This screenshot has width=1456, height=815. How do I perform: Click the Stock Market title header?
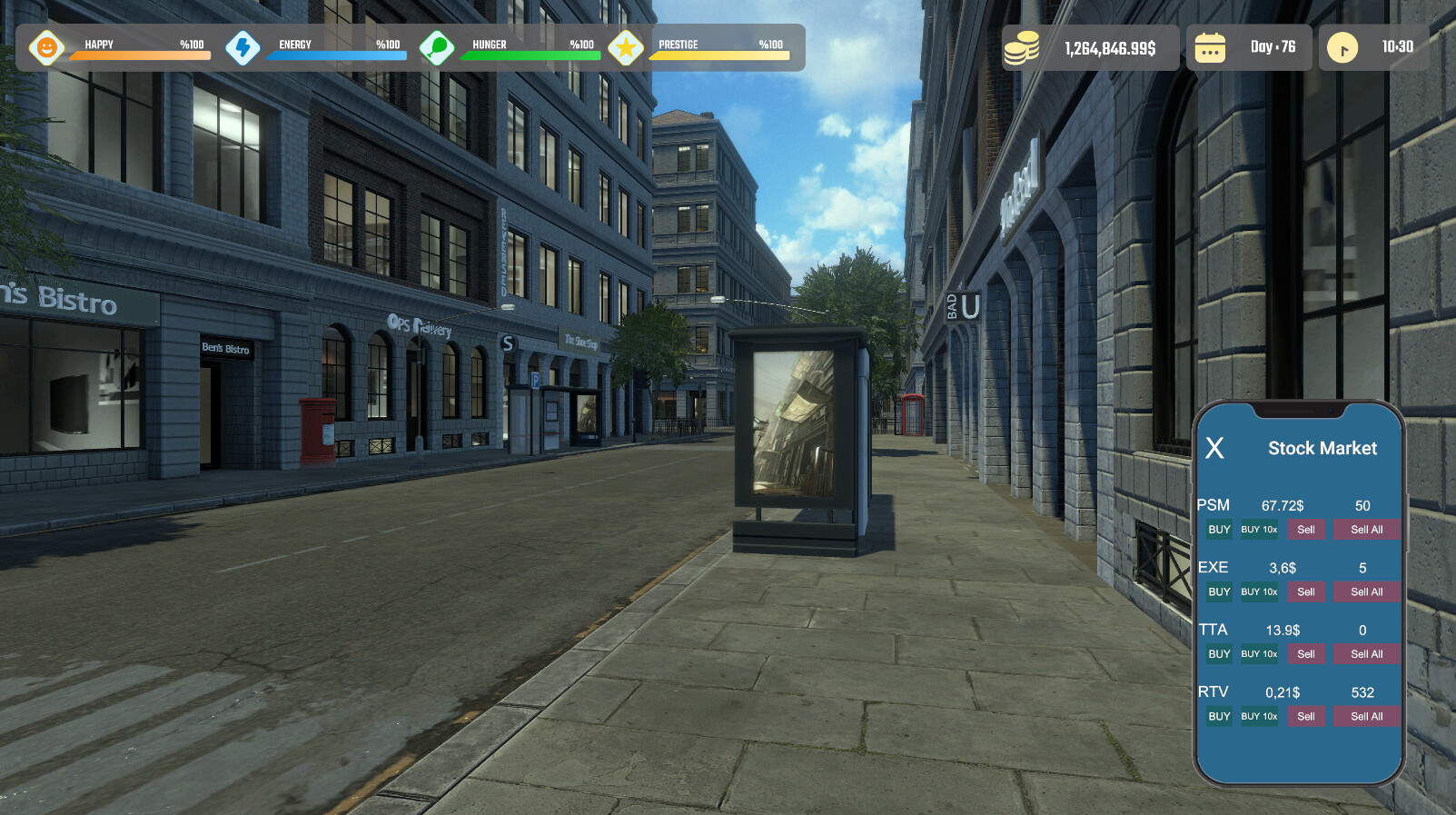coord(1322,448)
